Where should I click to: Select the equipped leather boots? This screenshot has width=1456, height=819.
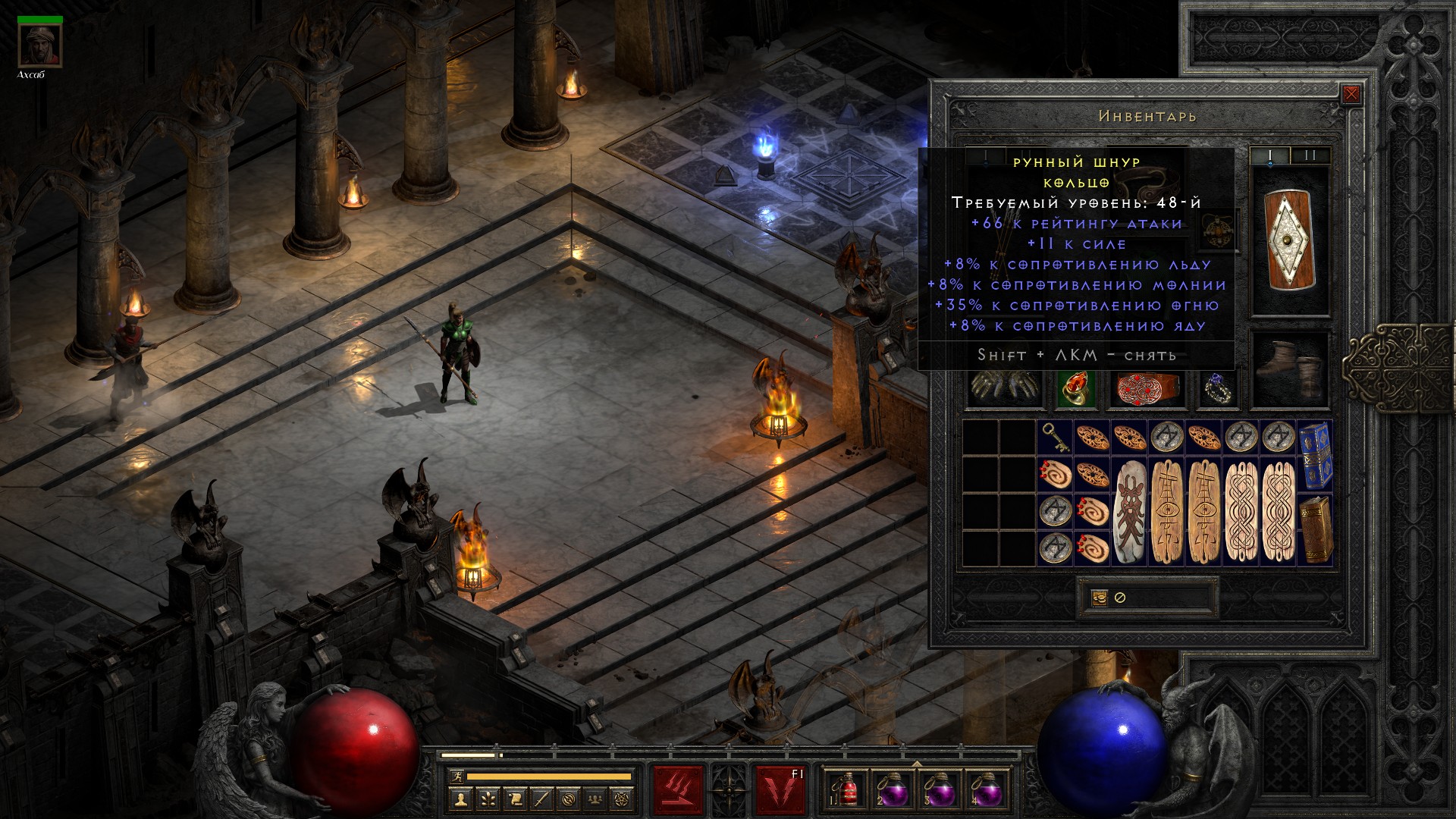[x=1289, y=370]
